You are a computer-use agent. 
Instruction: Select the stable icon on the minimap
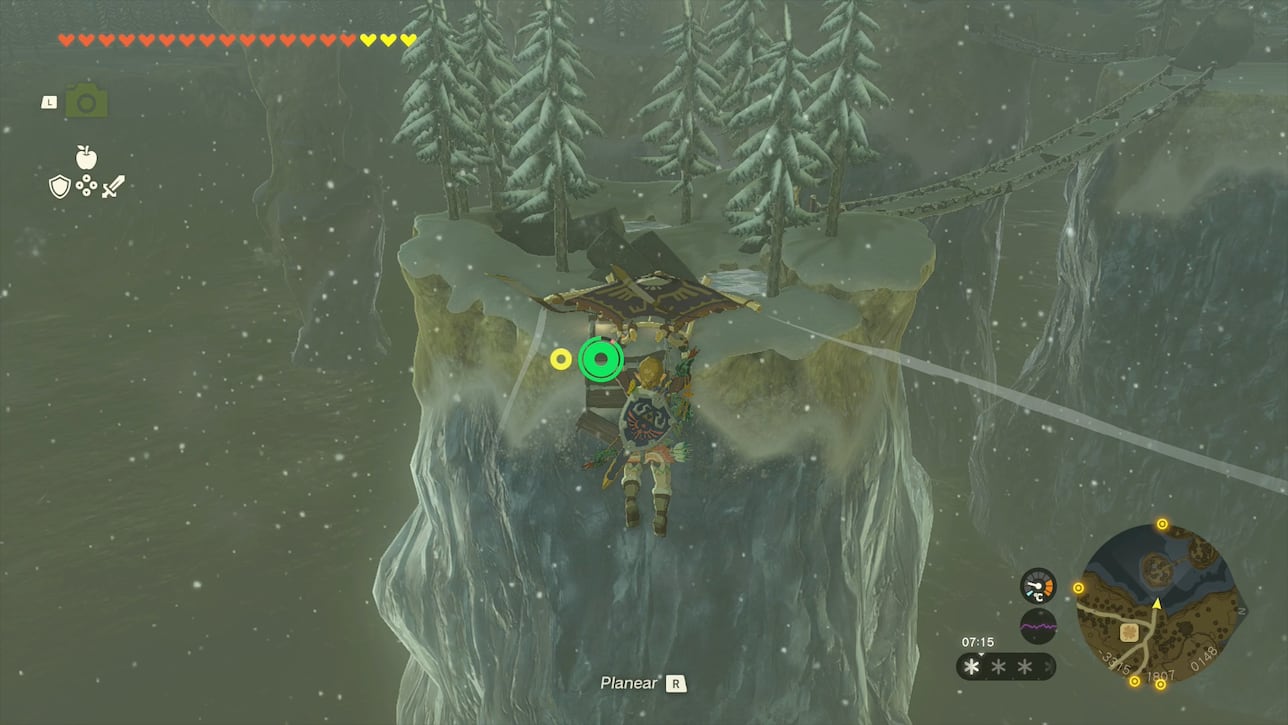pyautogui.click(x=1129, y=634)
